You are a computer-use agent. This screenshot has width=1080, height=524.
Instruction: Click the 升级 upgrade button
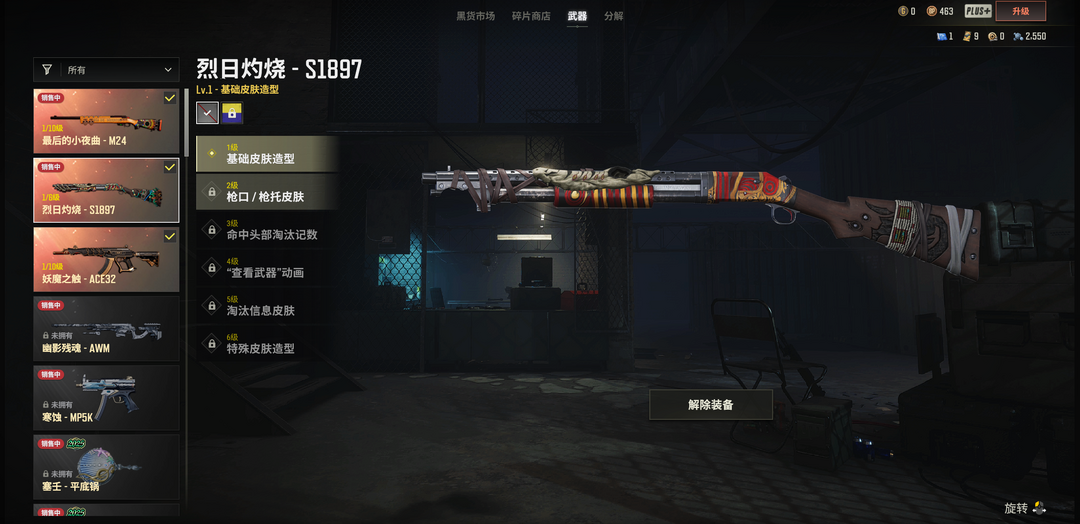click(x=1020, y=11)
